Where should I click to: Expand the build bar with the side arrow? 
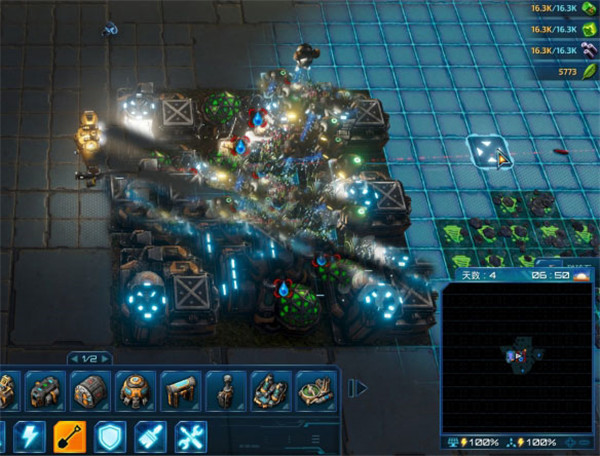[x=355, y=387]
